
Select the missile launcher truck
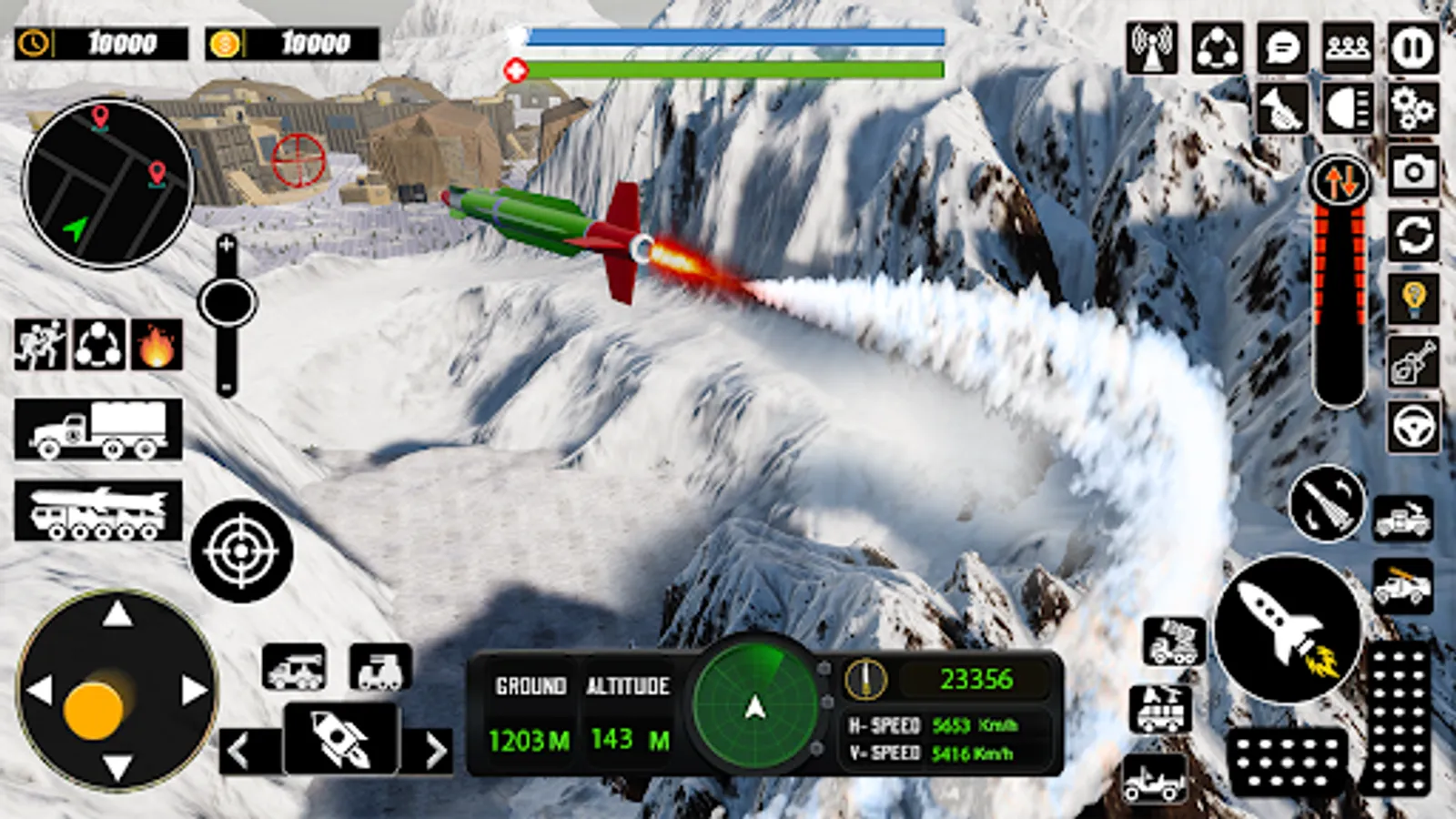(98, 511)
